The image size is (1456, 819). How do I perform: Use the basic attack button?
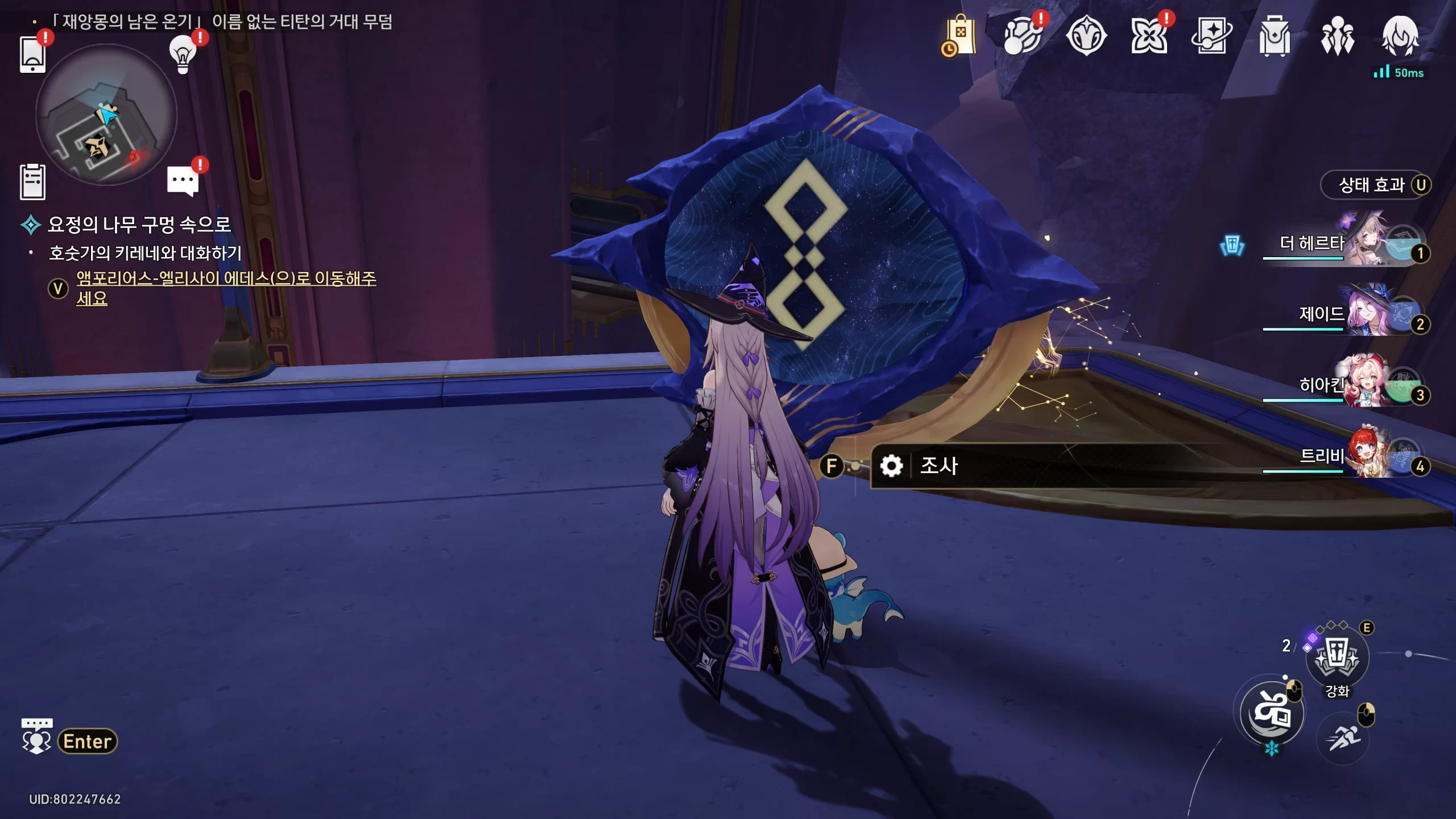1272,713
